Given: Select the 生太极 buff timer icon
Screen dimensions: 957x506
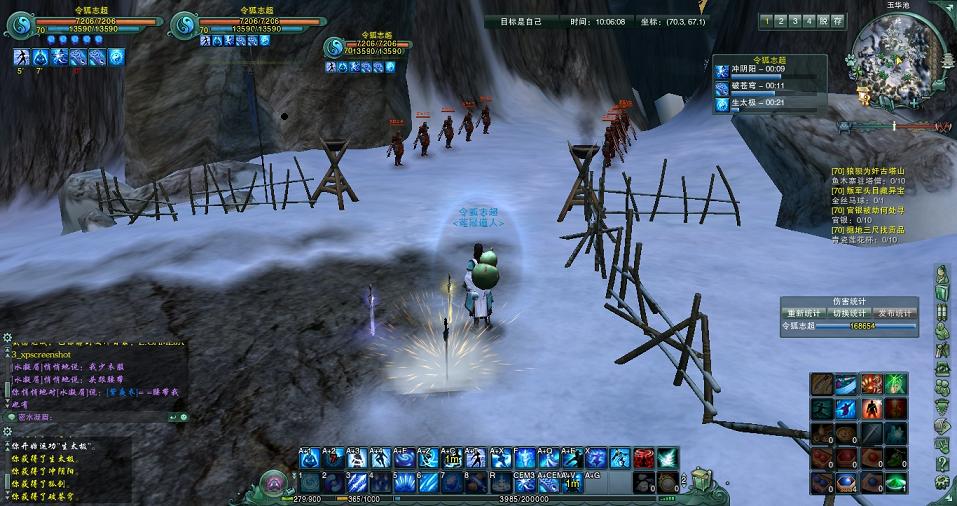Looking at the screenshot, I should tap(722, 102).
